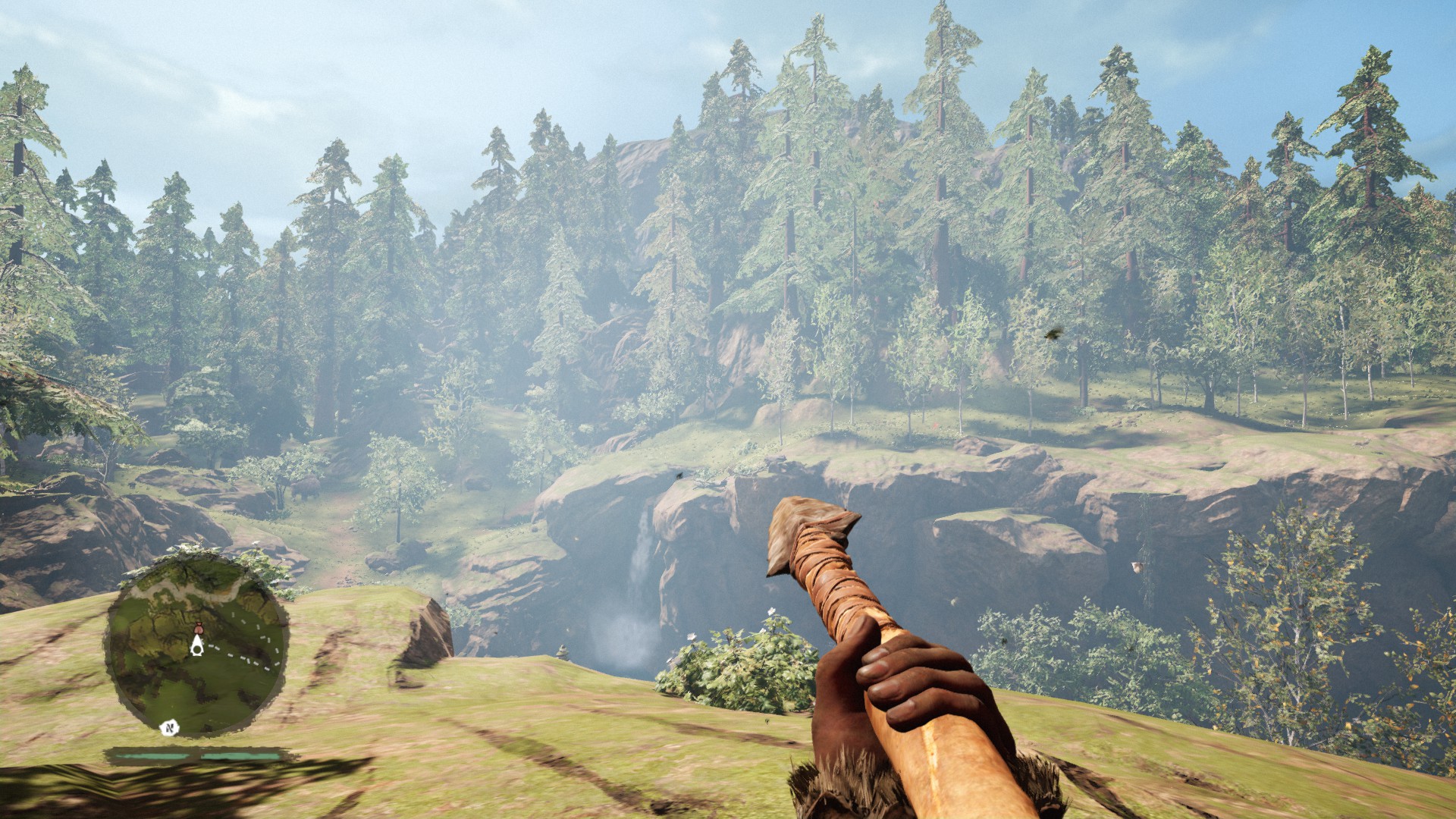Click the north compass marker on the minimap
This screenshot has width=1456, height=819.
(171, 728)
